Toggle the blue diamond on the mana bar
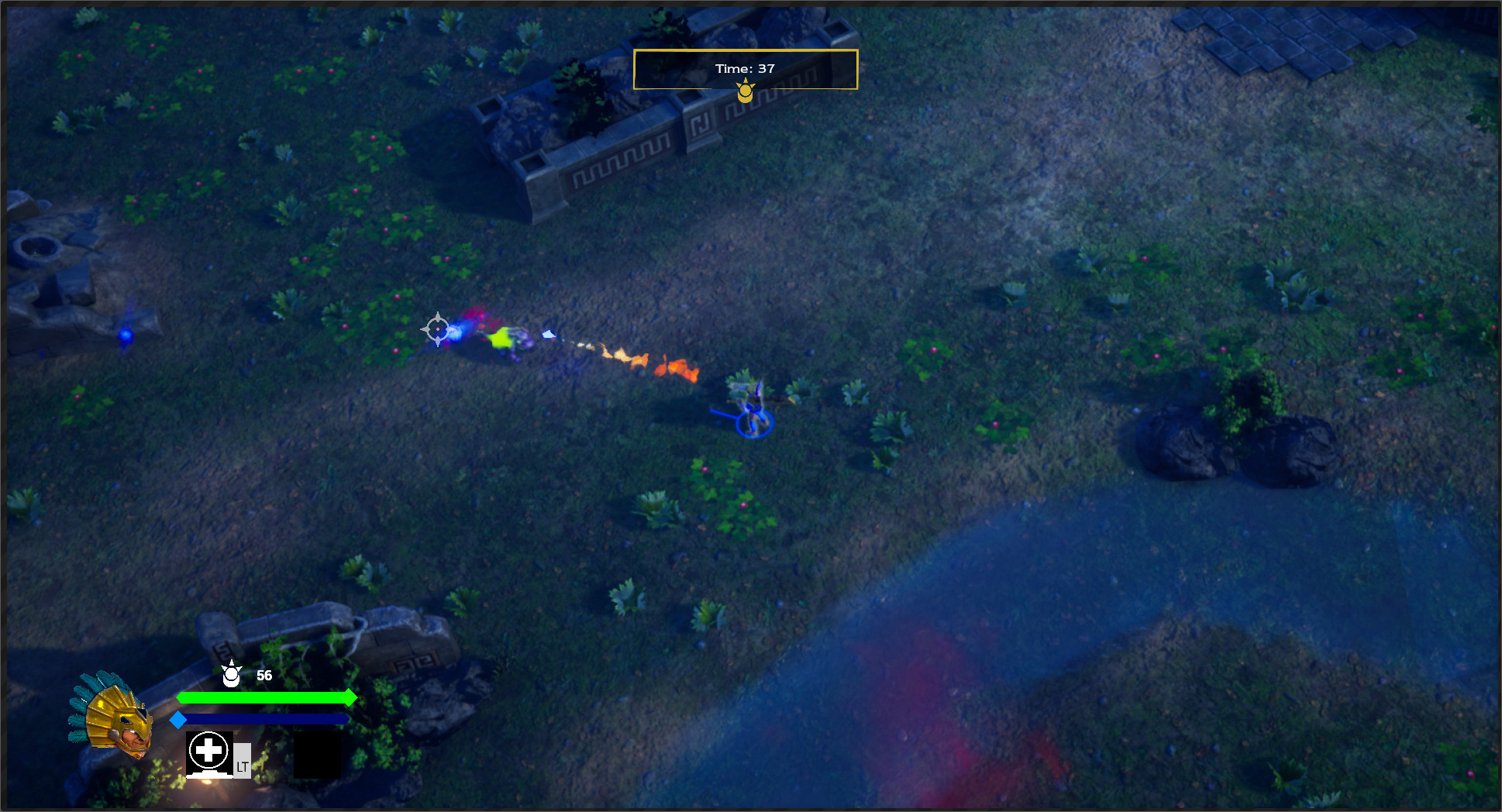This screenshot has width=1502, height=812. [180, 719]
